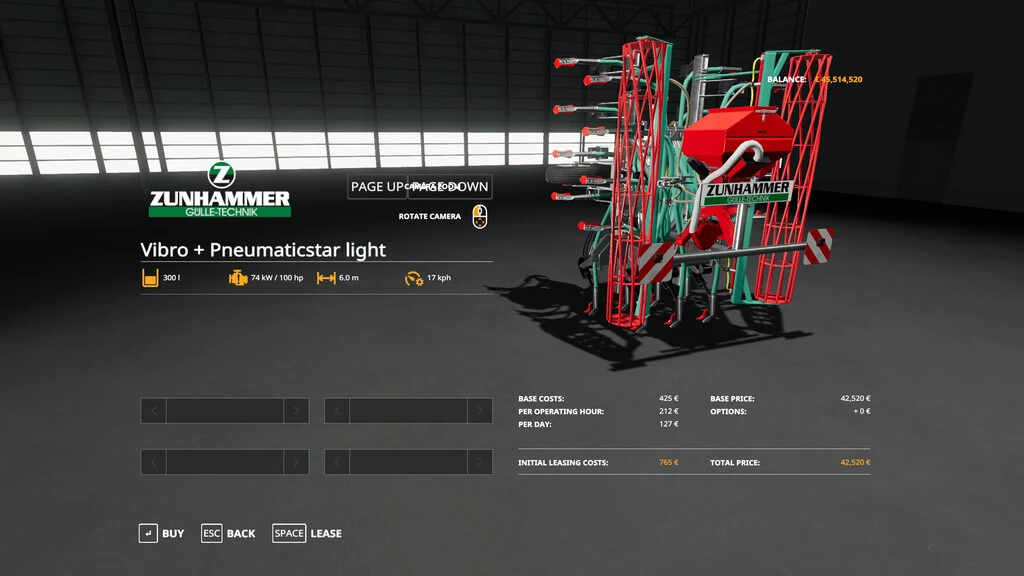Go back using the Back button
This screenshot has width=1024, height=576.
[228, 533]
